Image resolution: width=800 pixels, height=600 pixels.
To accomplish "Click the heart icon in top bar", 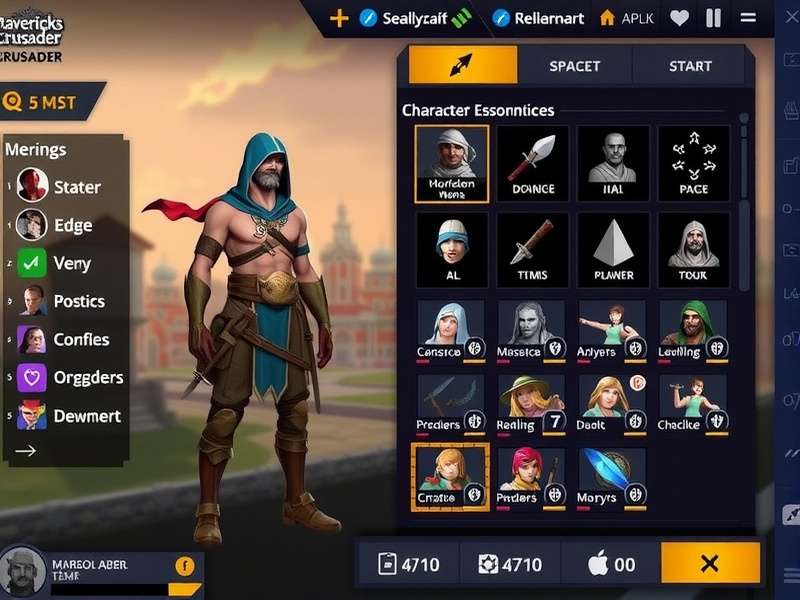I will 680,18.
